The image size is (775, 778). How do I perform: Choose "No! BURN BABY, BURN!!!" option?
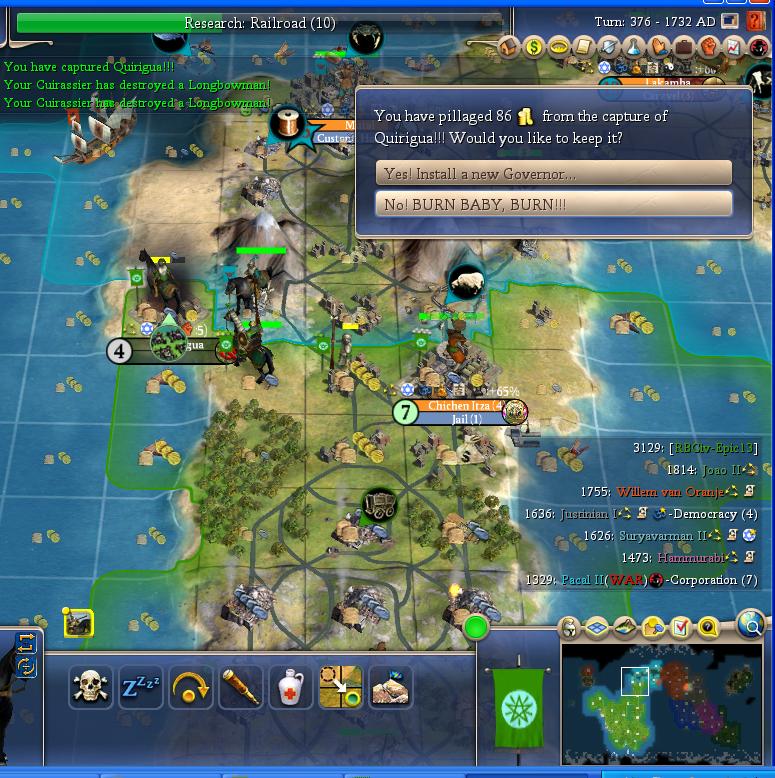pyautogui.click(x=553, y=204)
